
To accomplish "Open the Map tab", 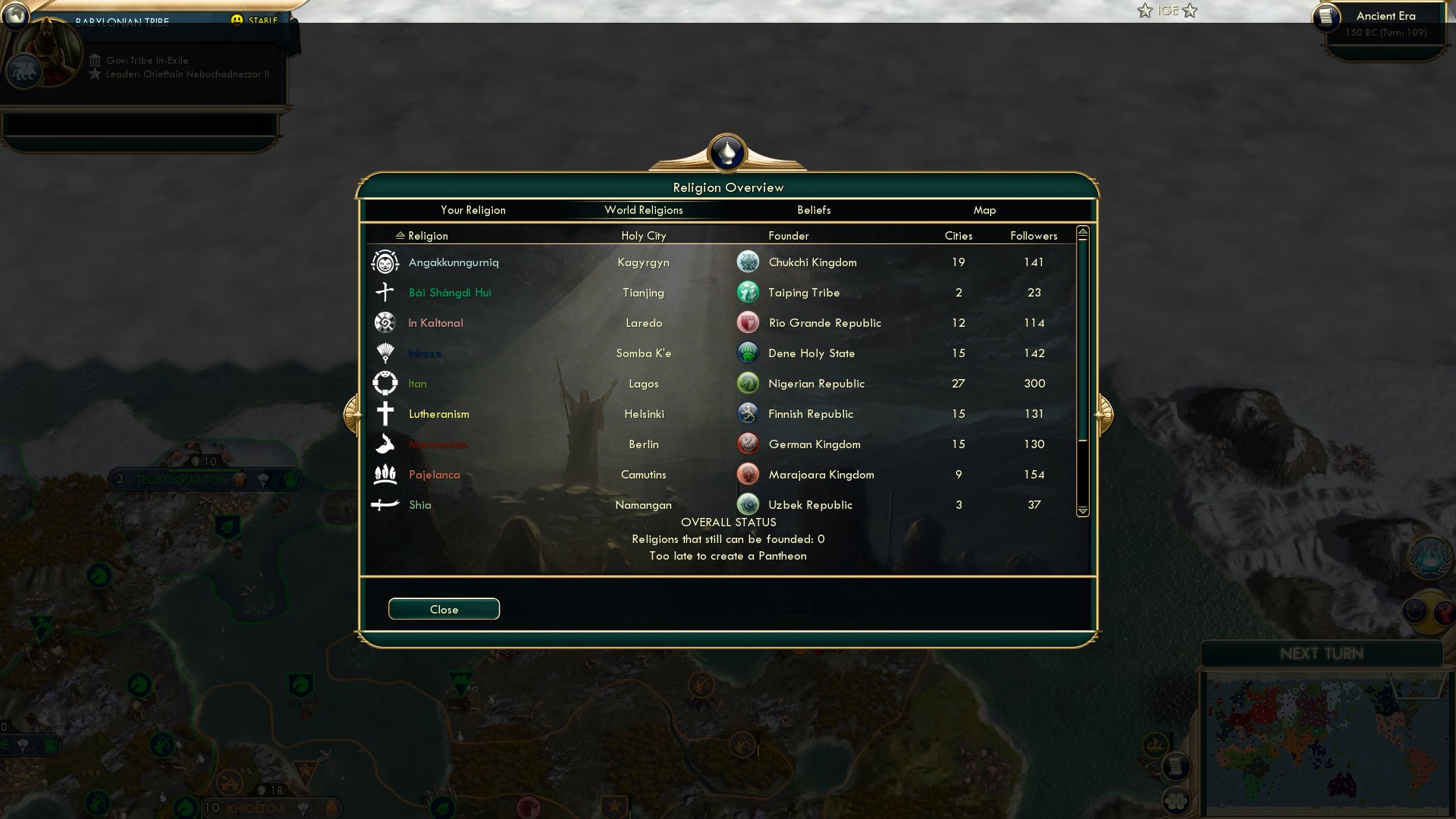I will click(984, 210).
